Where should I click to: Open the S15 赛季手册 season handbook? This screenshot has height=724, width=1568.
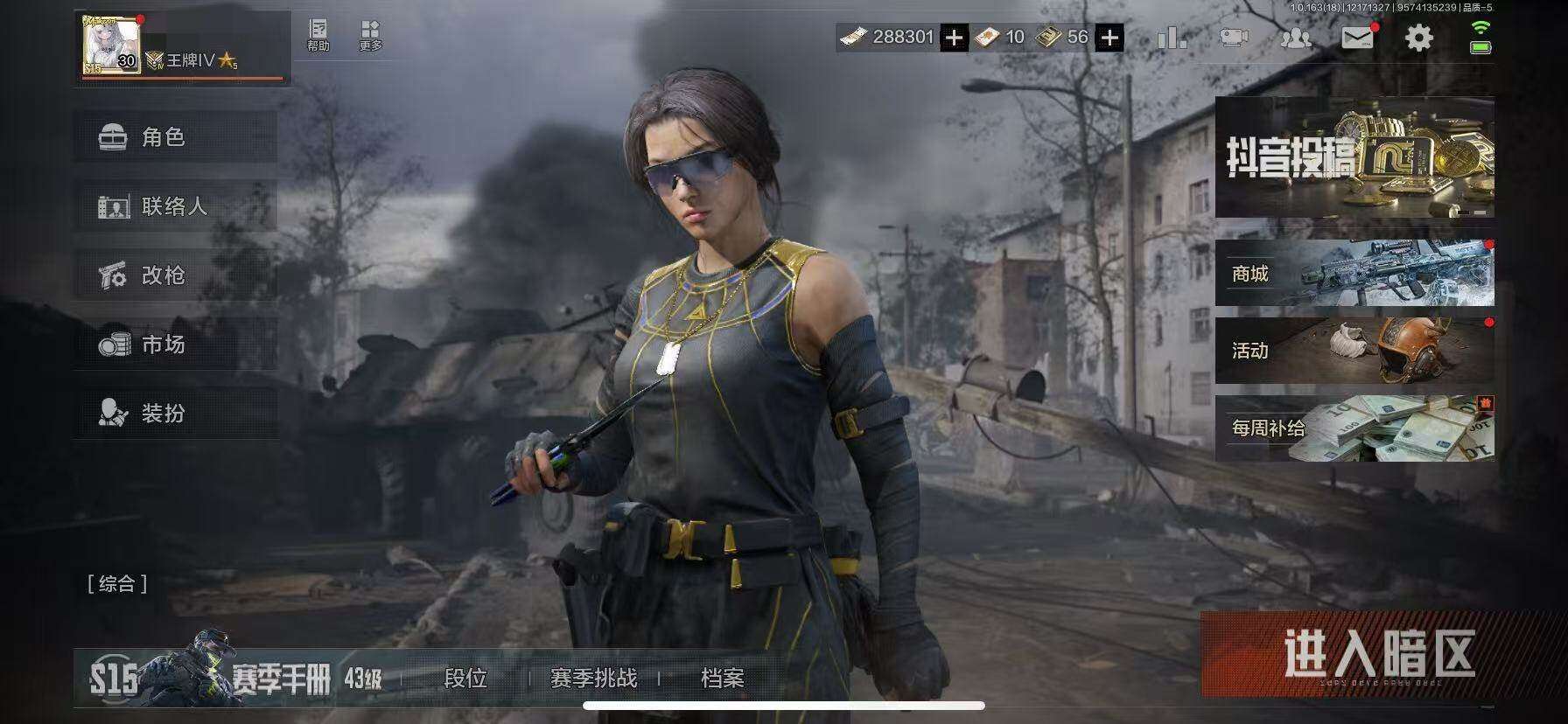pos(236,676)
